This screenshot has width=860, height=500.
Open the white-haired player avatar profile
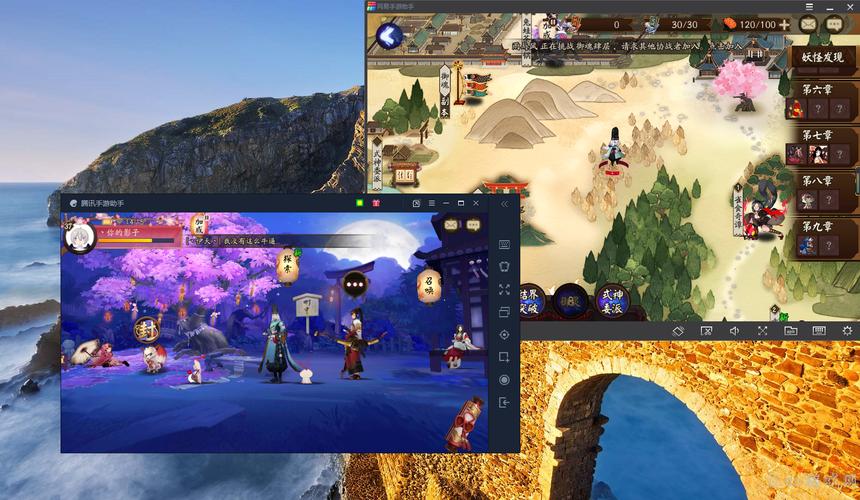pos(79,236)
